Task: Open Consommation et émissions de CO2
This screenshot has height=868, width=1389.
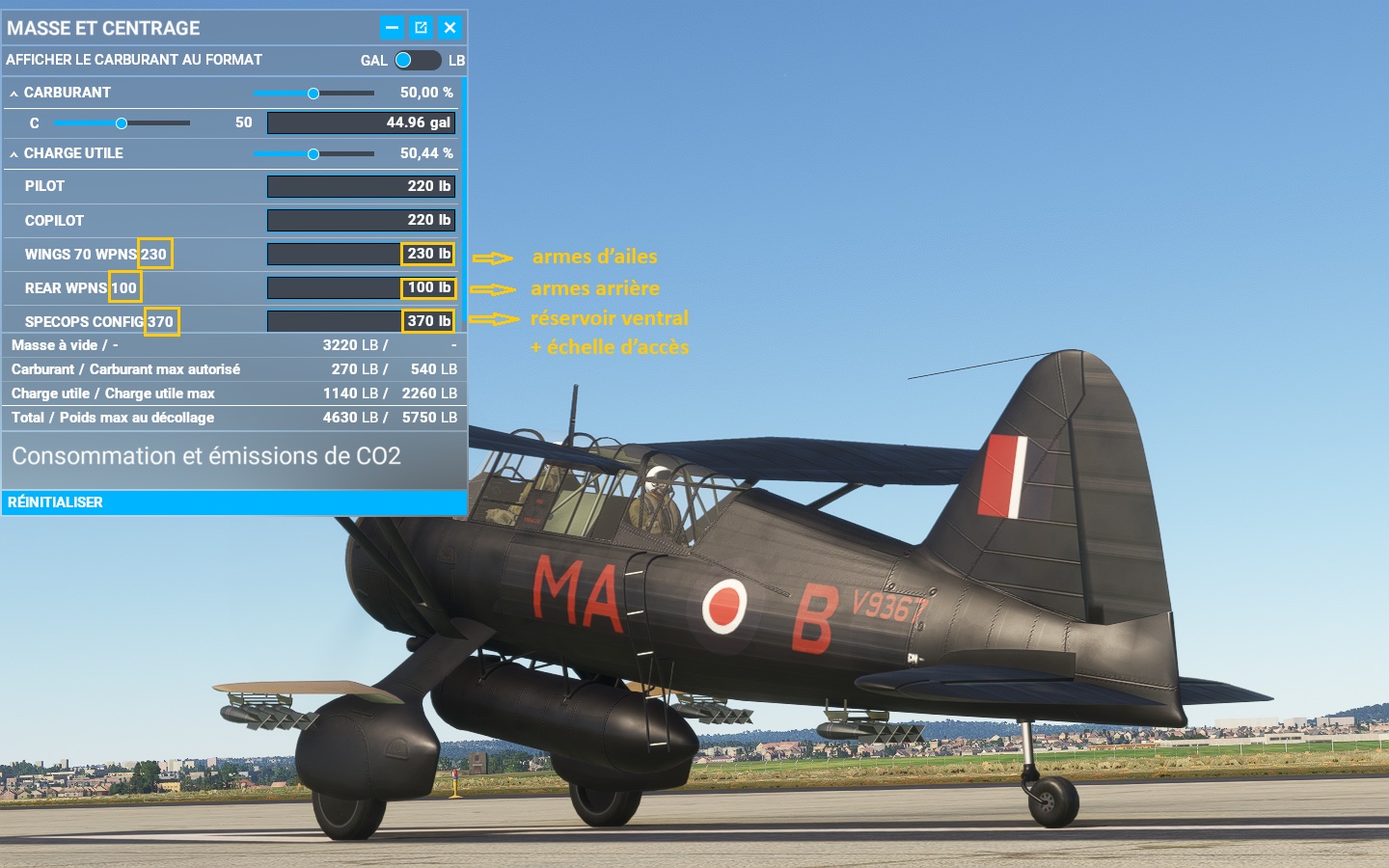Action: [206, 456]
